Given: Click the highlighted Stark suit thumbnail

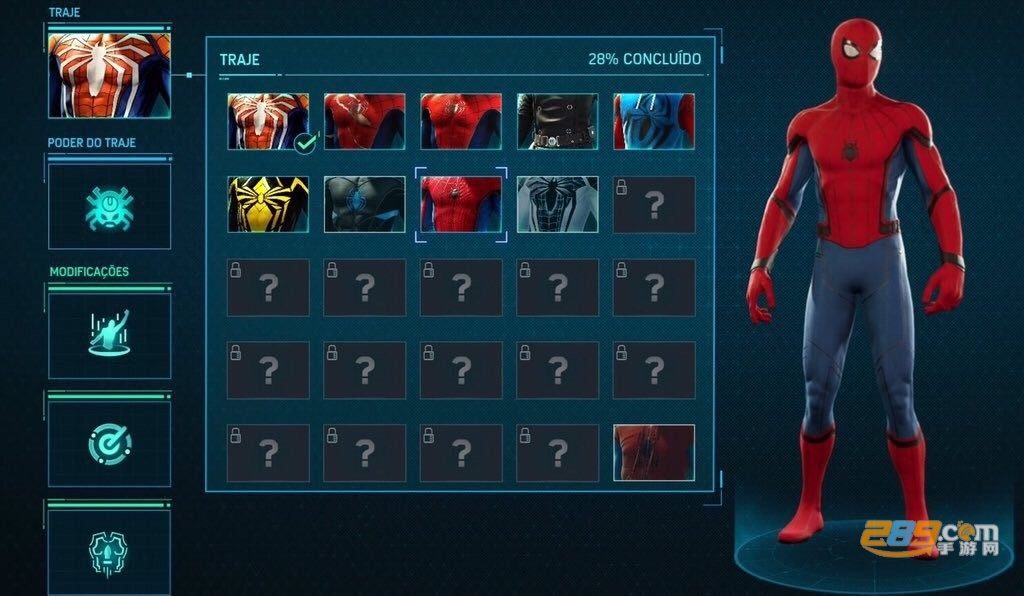Looking at the screenshot, I should click(x=461, y=204).
